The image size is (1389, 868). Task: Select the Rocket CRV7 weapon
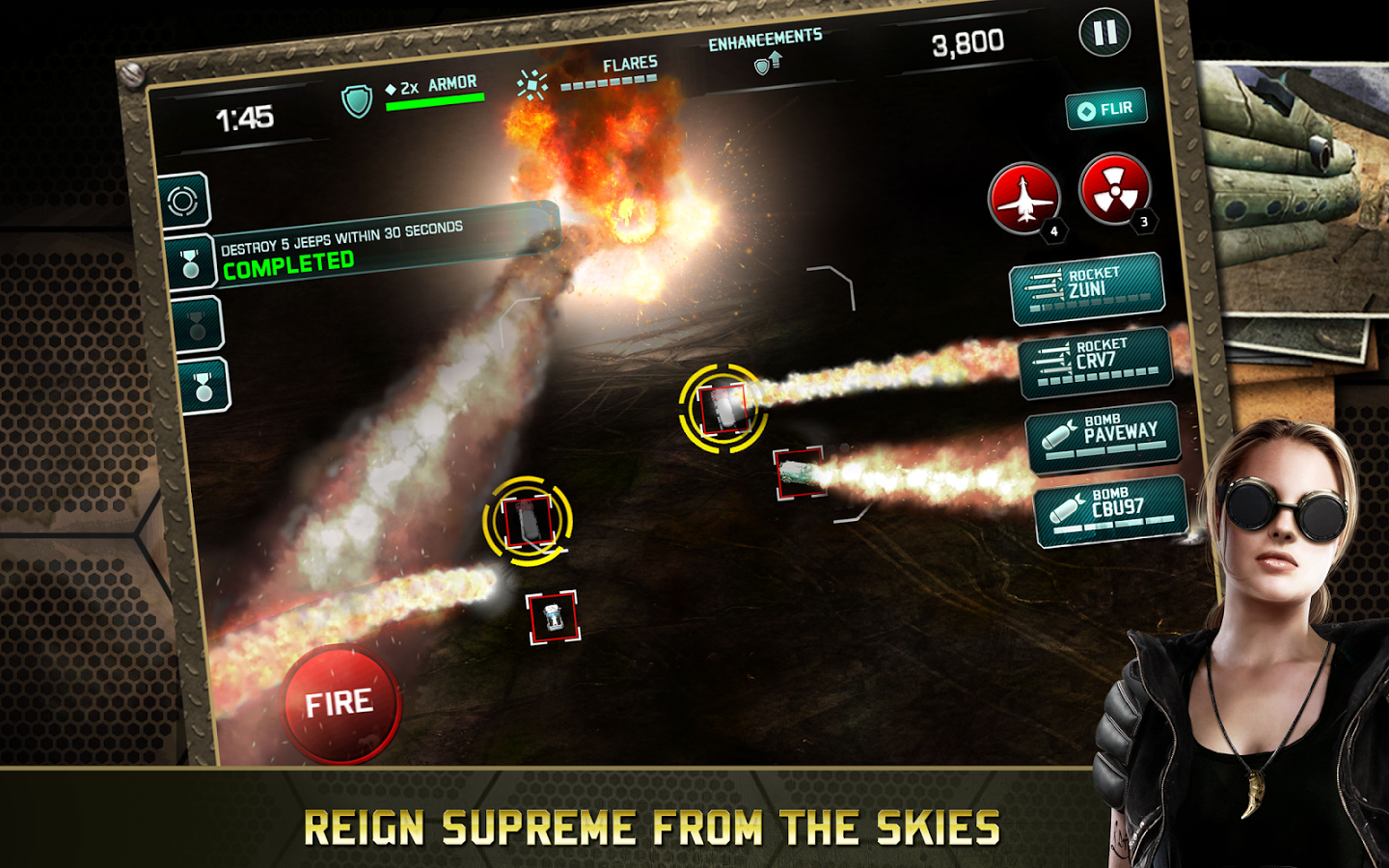1095,361
